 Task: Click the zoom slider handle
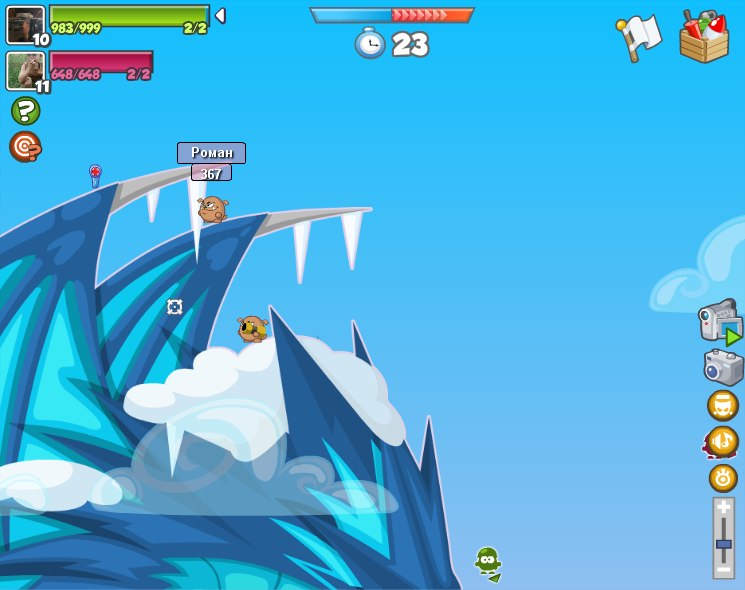coord(723,544)
